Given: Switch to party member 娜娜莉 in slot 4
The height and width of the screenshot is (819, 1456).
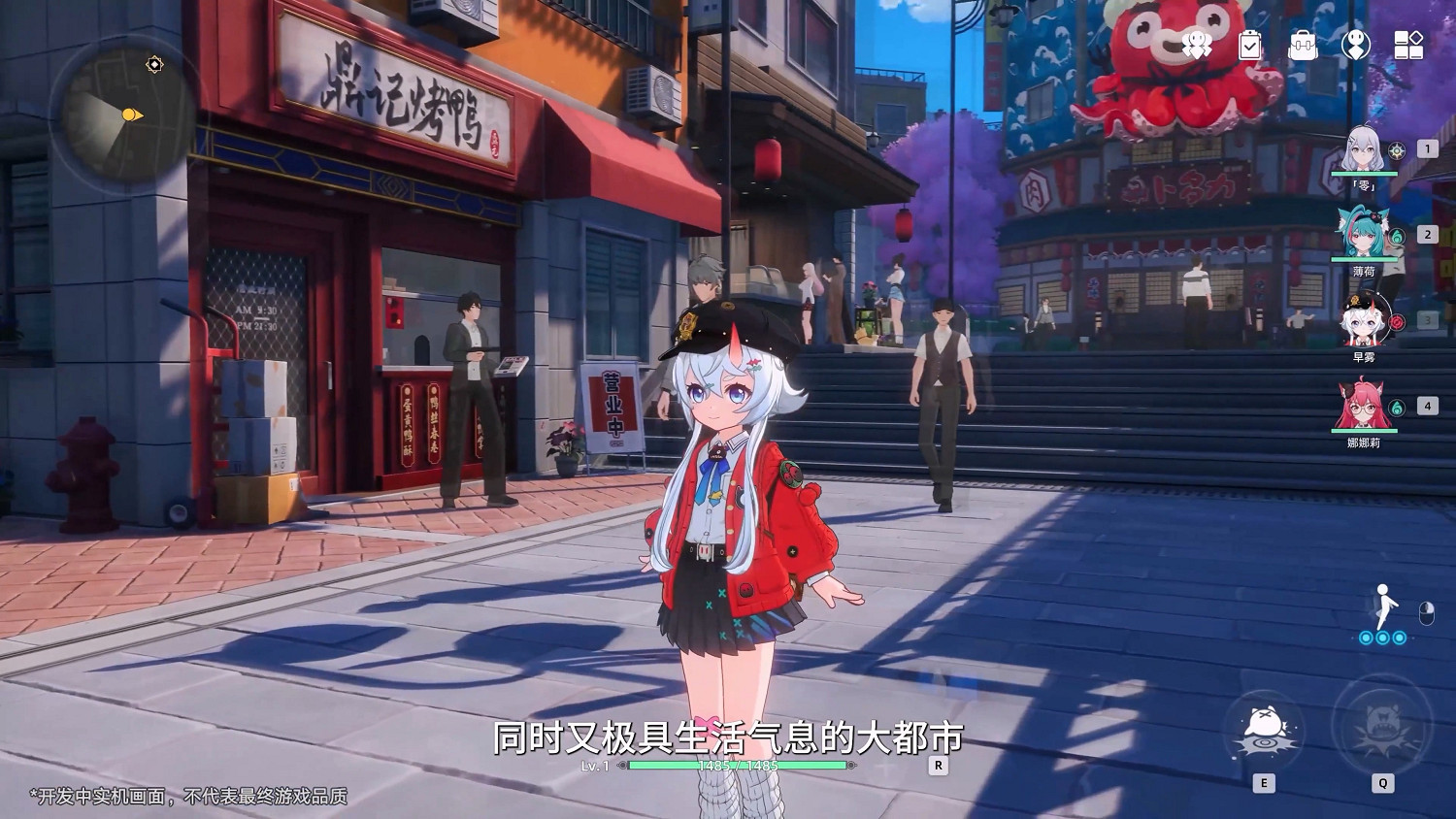Looking at the screenshot, I should pos(1362,408).
